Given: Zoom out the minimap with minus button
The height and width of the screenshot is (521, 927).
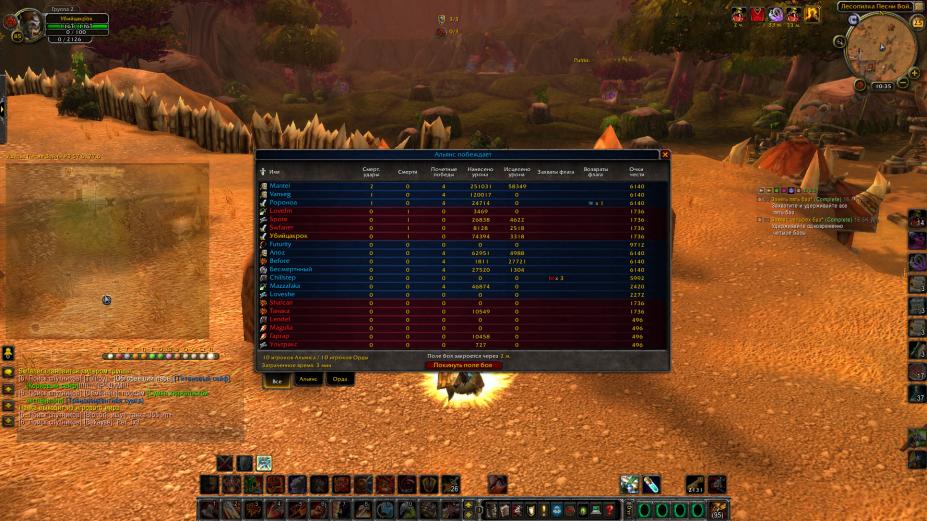Looking at the screenshot, I should [903, 84].
